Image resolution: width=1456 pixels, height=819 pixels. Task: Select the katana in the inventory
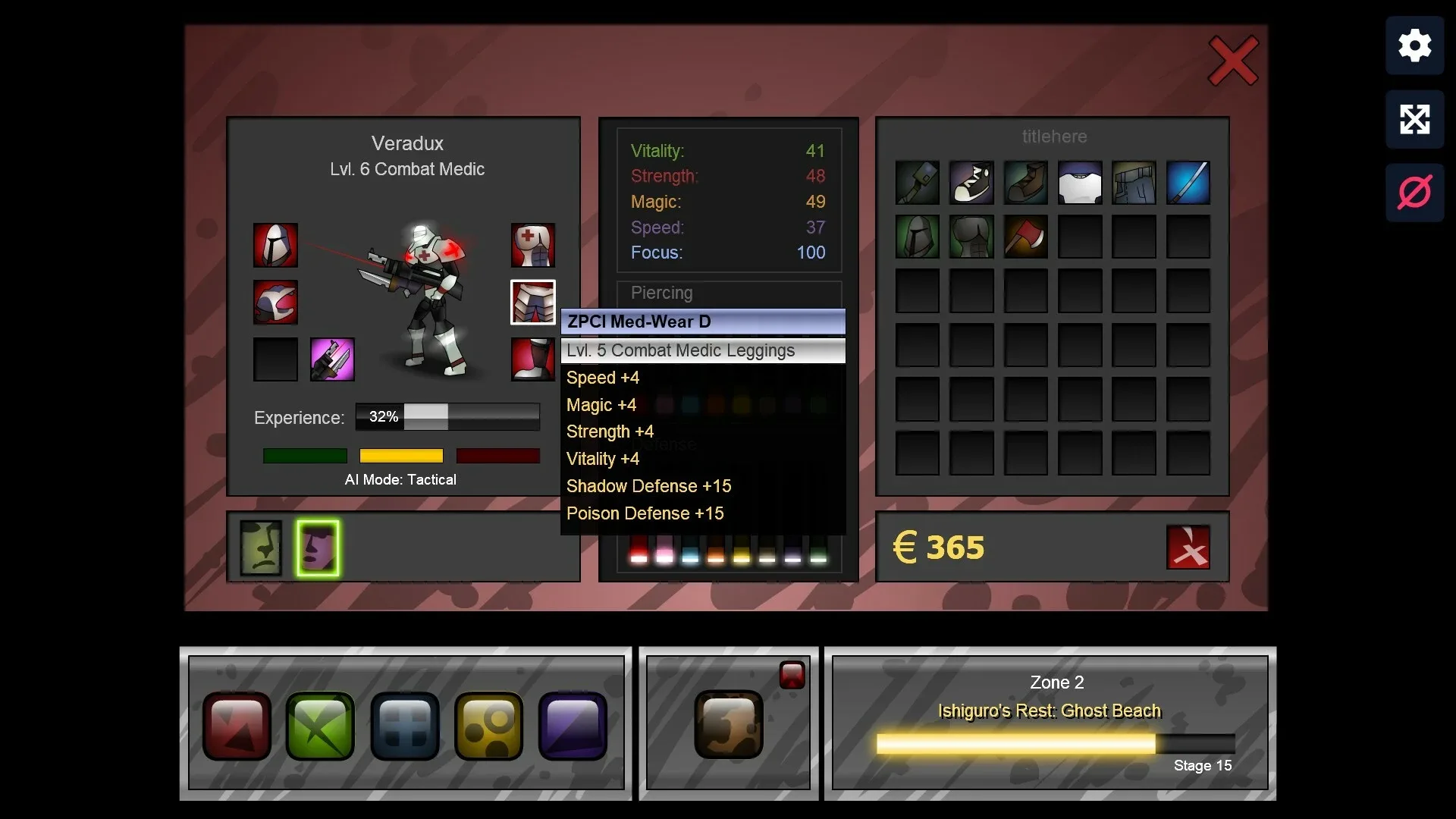(1188, 182)
